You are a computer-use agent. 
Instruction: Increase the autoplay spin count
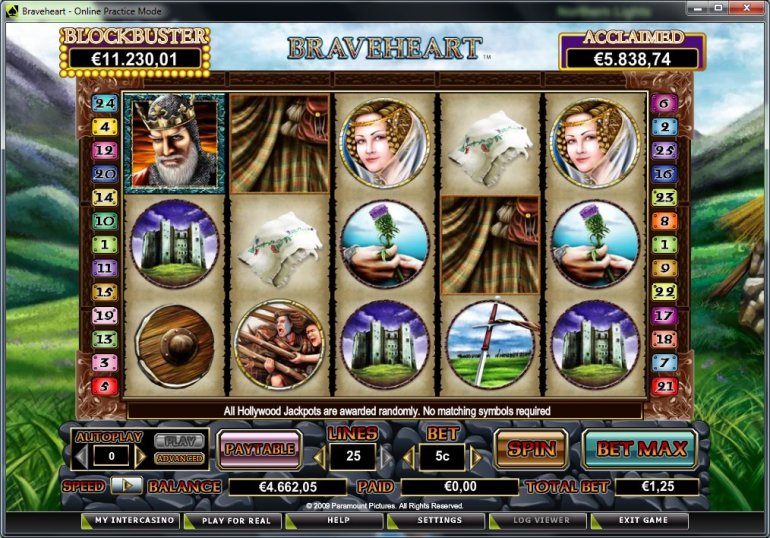pos(140,457)
